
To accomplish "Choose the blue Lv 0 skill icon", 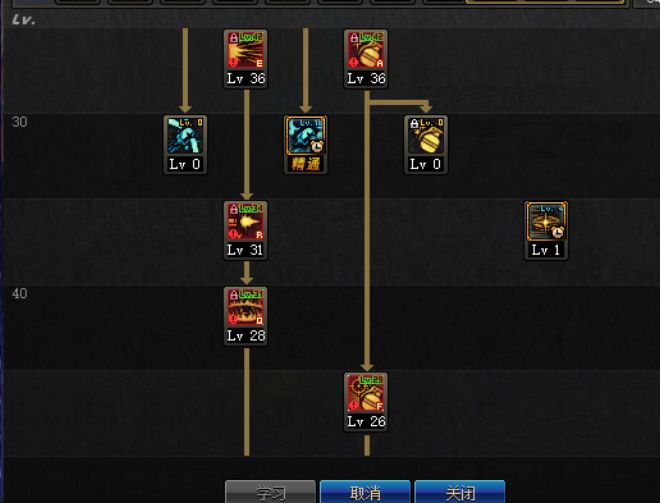I will (186, 136).
